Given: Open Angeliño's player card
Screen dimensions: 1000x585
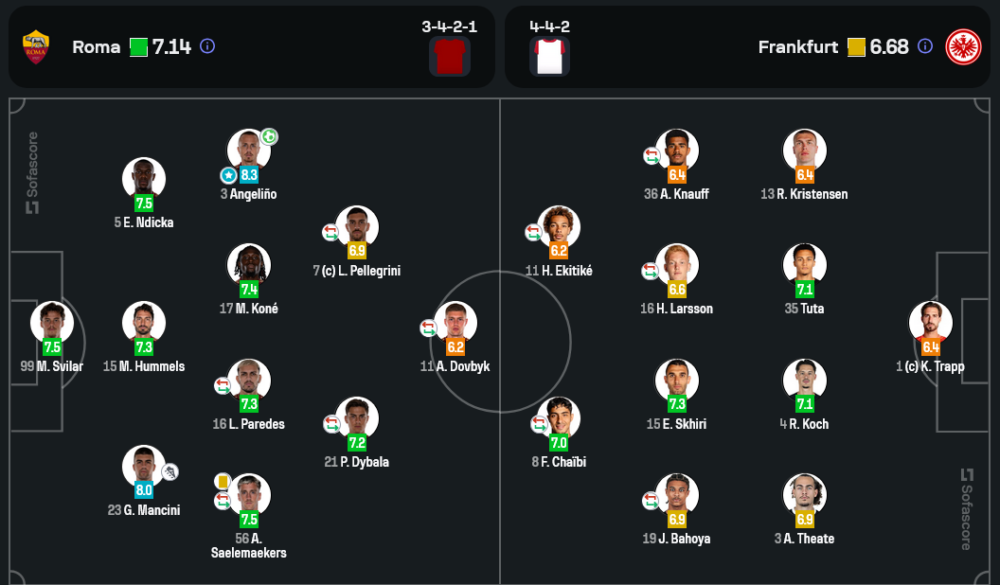Looking at the screenshot, I should click(x=248, y=150).
